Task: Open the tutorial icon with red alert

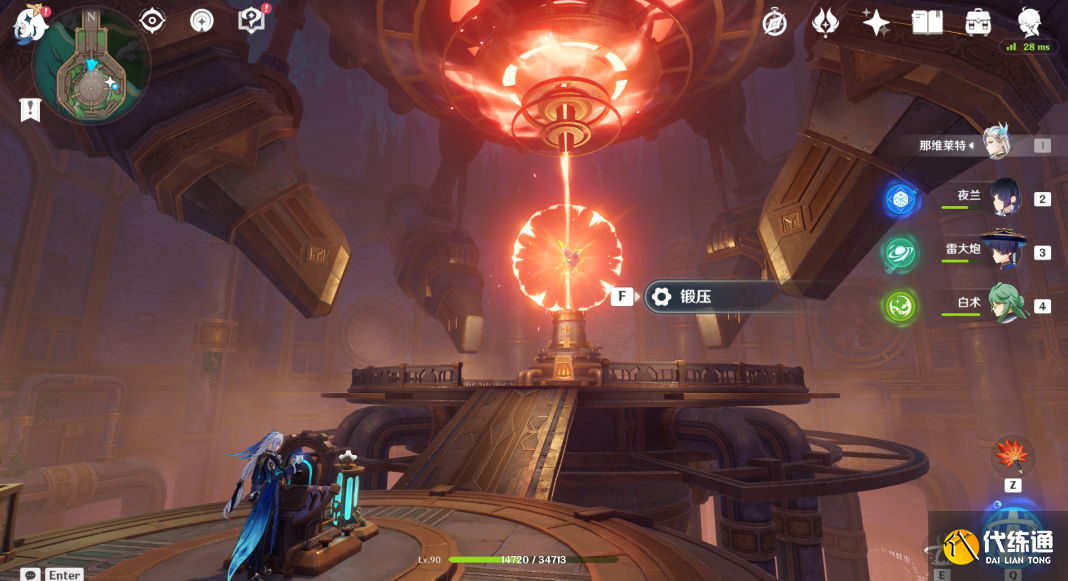Action: pyautogui.click(x=252, y=19)
